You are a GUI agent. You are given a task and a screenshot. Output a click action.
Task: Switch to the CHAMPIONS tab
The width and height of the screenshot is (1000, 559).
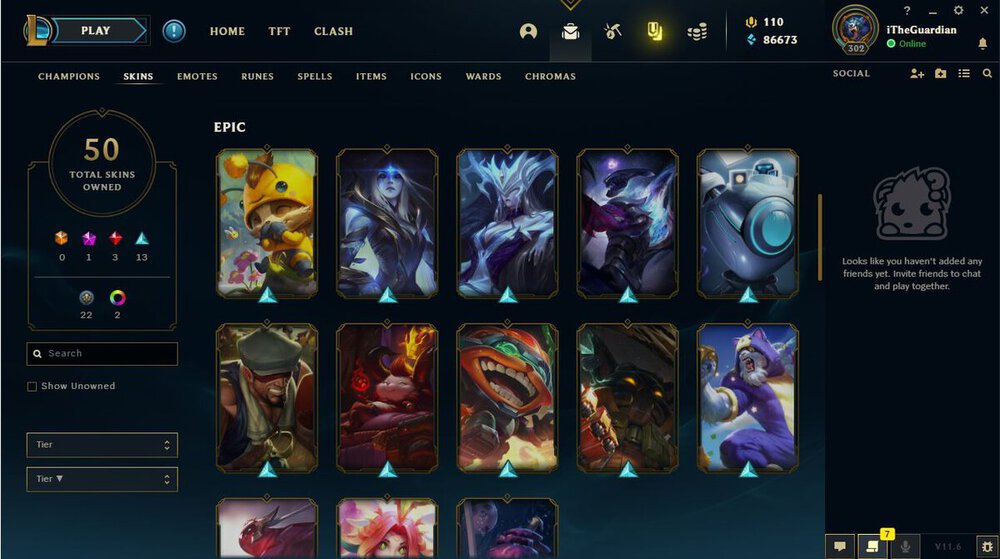(69, 77)
